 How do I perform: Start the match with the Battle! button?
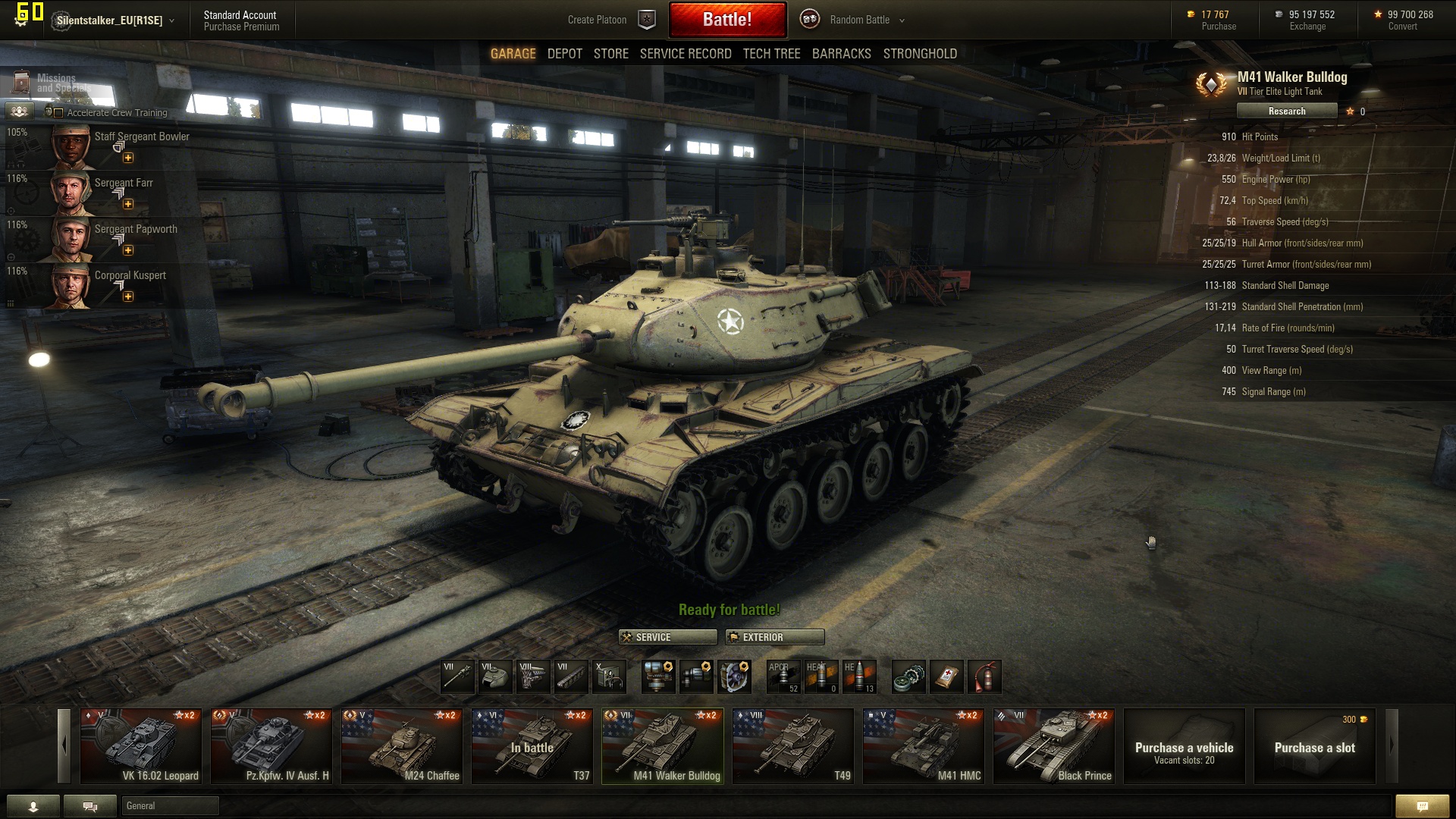(727, 20)
